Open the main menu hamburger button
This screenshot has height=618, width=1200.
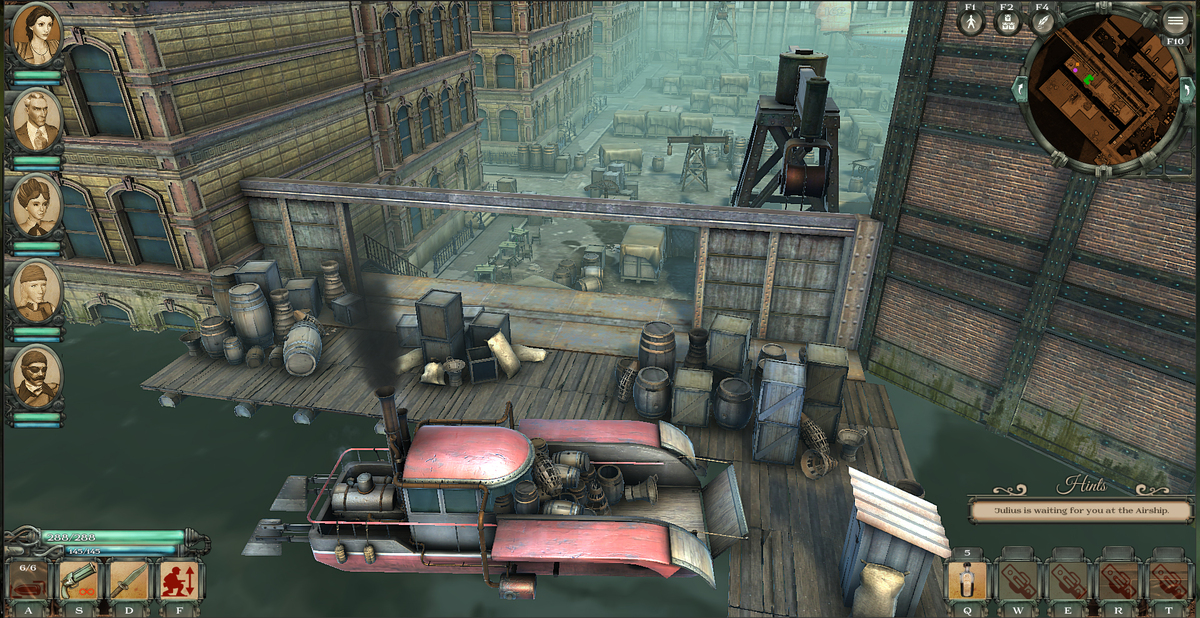[1176, 20]
